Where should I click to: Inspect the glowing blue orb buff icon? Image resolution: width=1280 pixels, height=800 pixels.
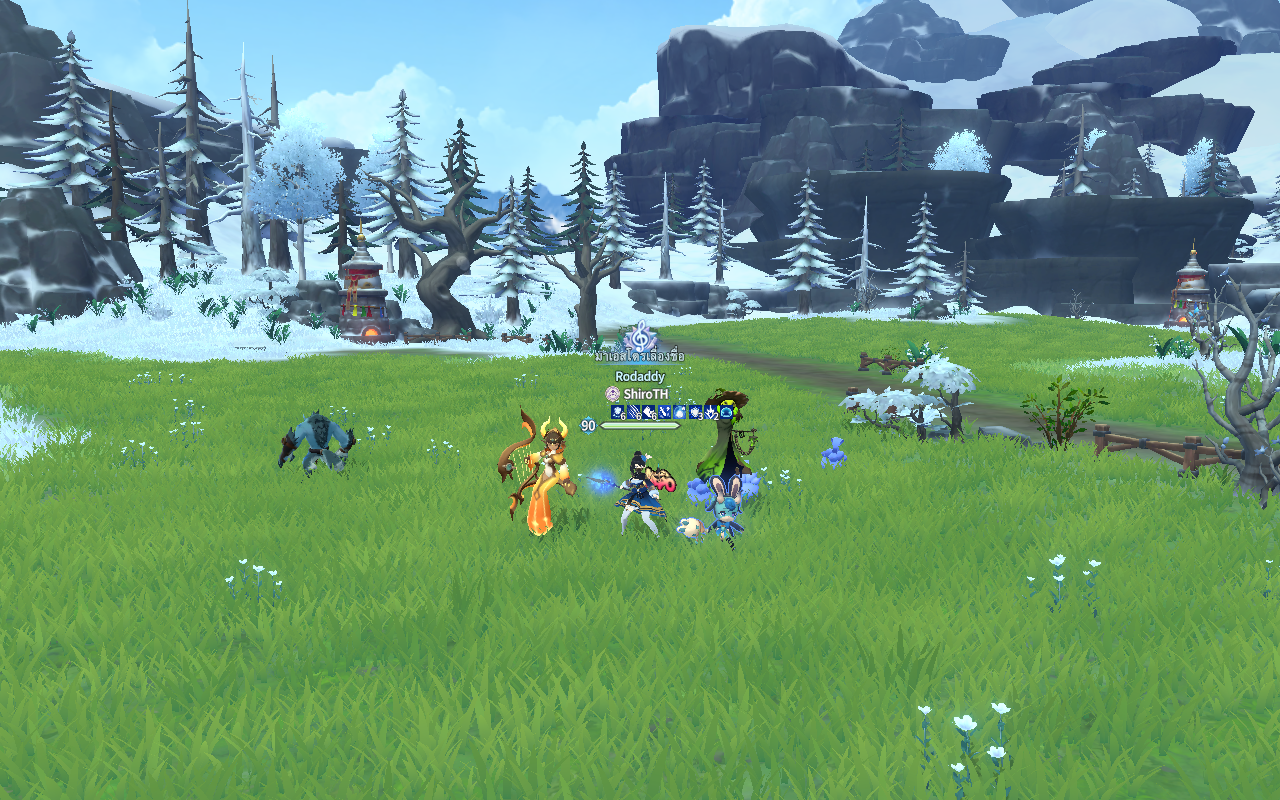click(x=679, y=412)
